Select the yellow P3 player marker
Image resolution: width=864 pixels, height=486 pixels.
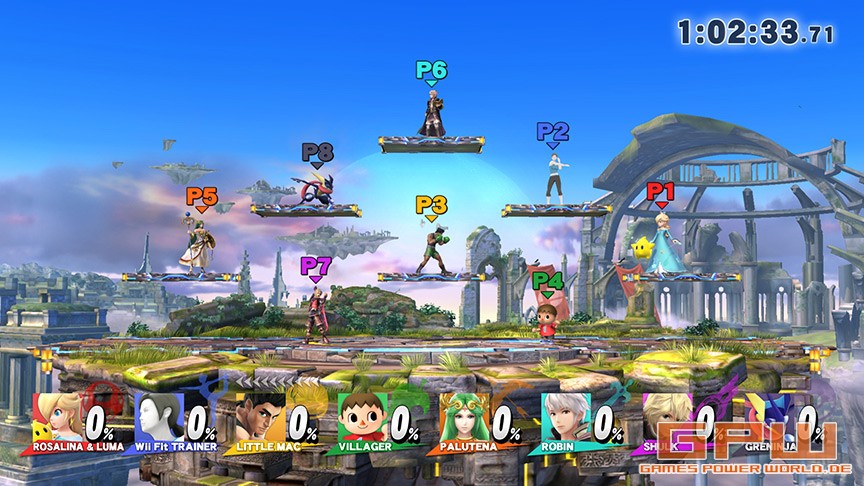(431, 208)
